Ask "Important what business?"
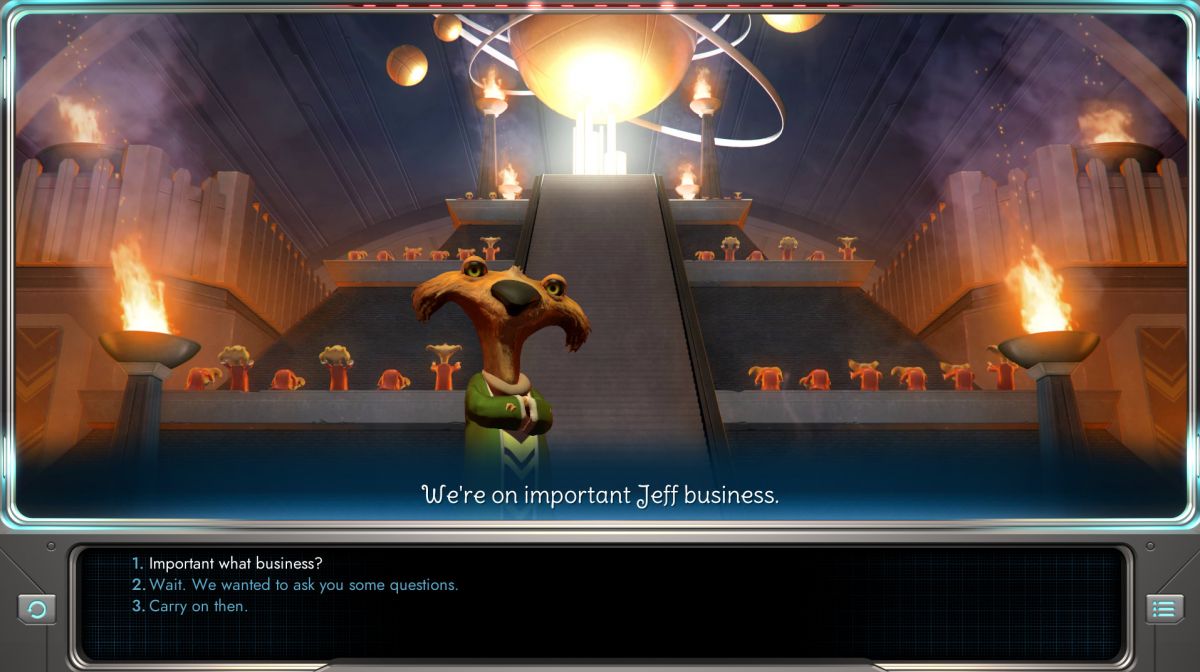Image resolution: width=1200 pixels, height=672 pixels. point(236,564)
